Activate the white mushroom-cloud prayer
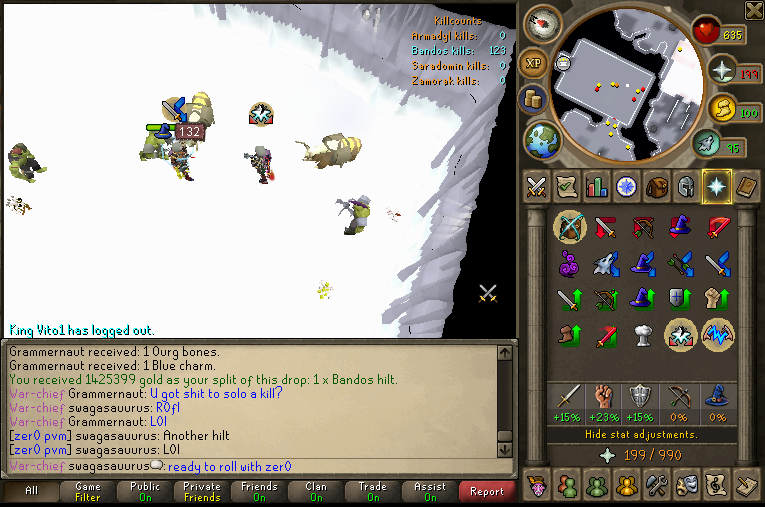Screen dimensions: 765x507 click(x=643, y=335)
